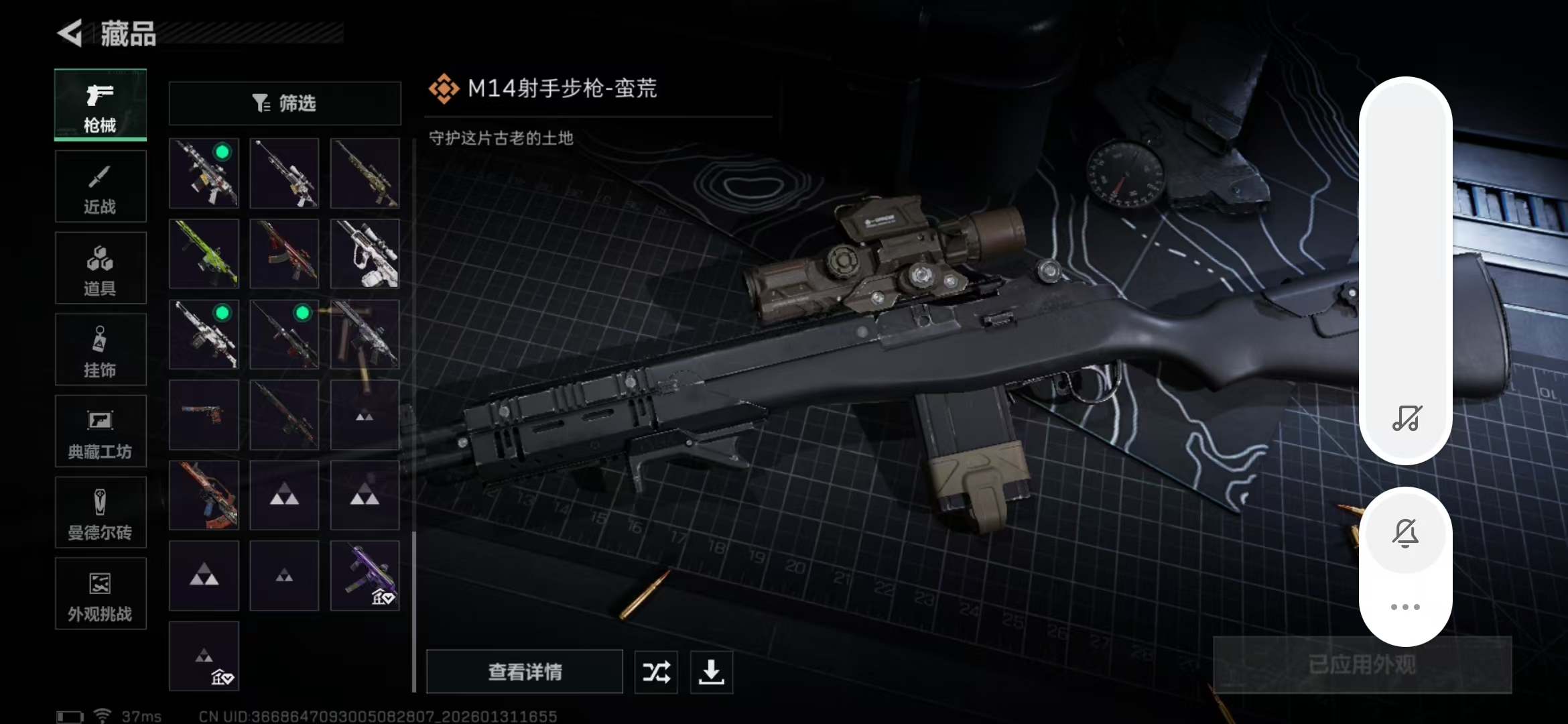Screen dimensions: 1568x724
Task: Select the 道具 items category icon
Action: 100,267
